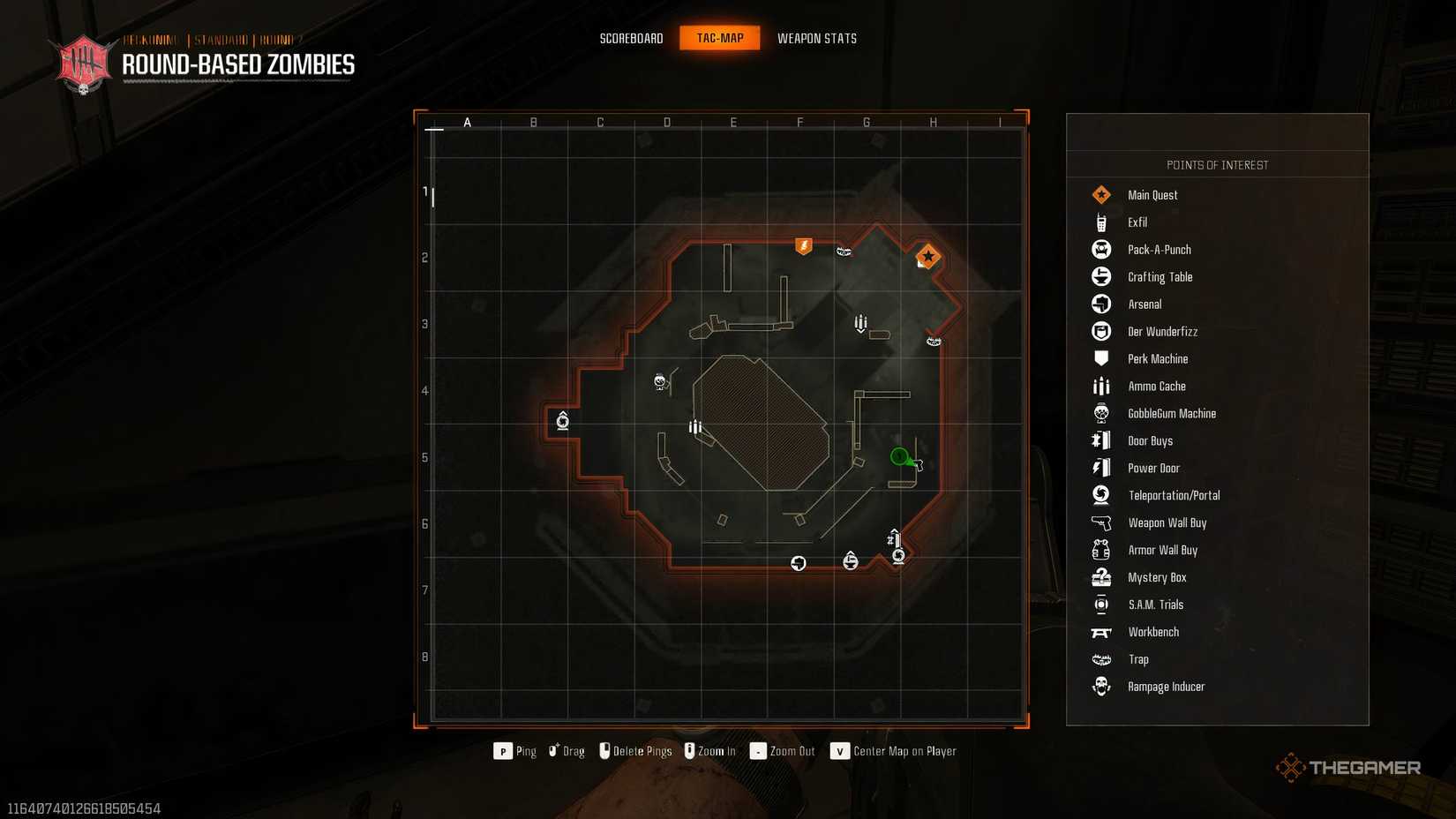Select the green player position marker
This screenshot has height=819, width=1456.
click(899, 456)
